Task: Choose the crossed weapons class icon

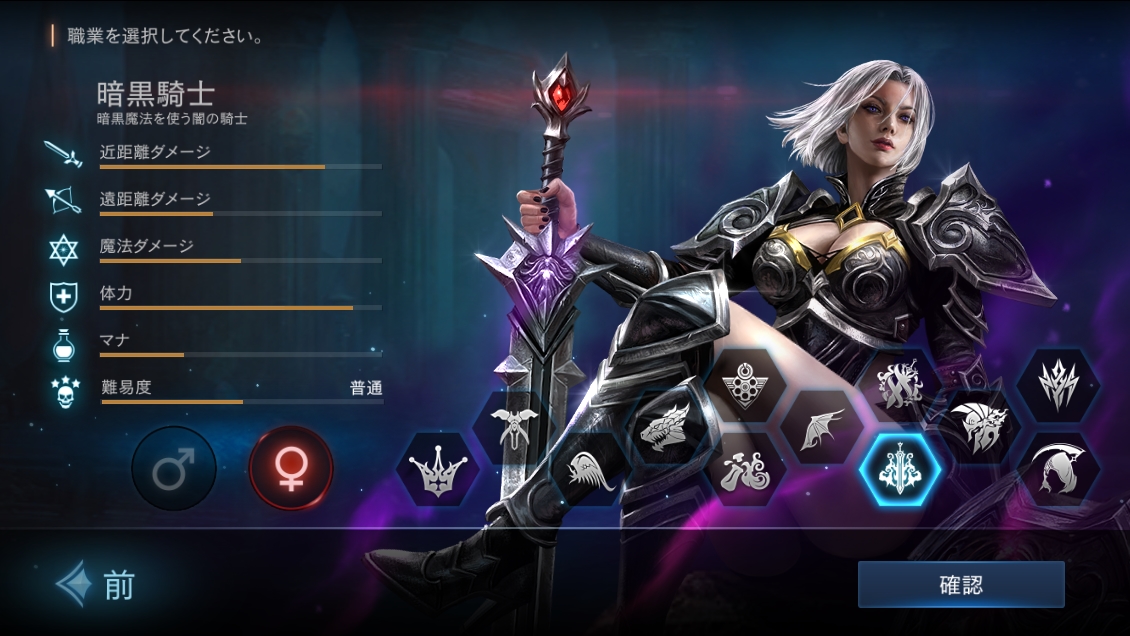Action: coord(899,384)
